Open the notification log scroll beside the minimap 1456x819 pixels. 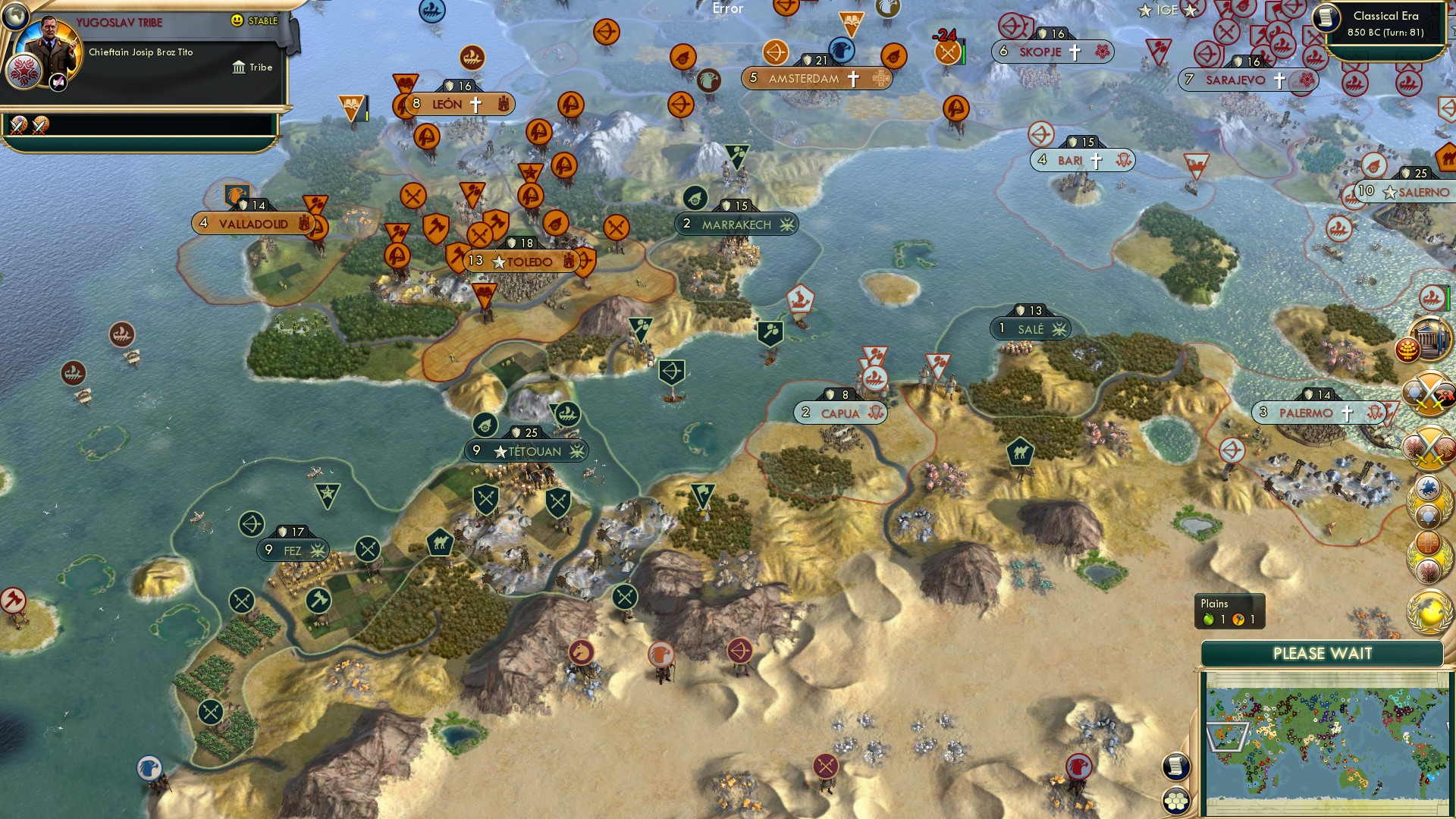click(x=1177, y=765)
